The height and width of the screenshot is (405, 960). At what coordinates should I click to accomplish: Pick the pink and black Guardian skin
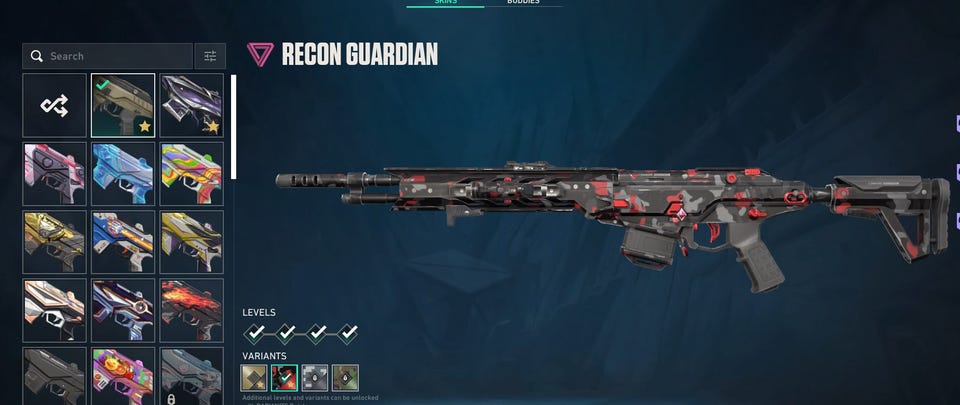pos(55,174)
